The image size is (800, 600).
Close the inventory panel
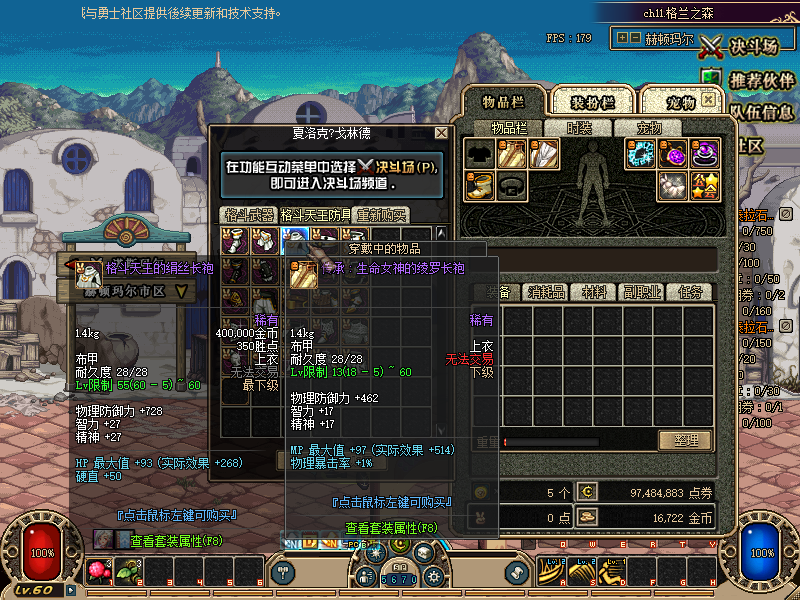pyautogui.click(x=708, y=101)
